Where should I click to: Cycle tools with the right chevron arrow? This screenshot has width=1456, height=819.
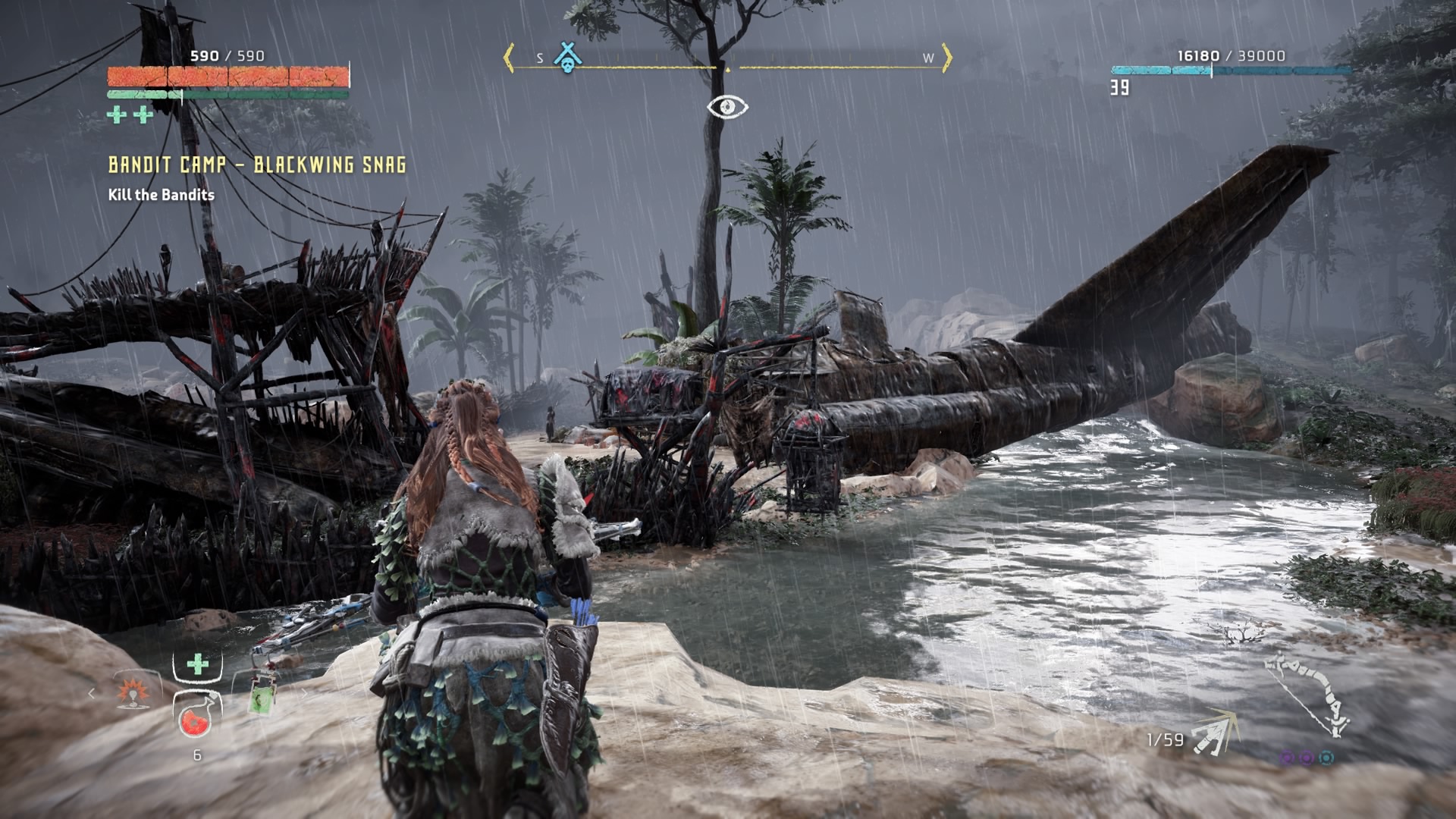point(304,692)
